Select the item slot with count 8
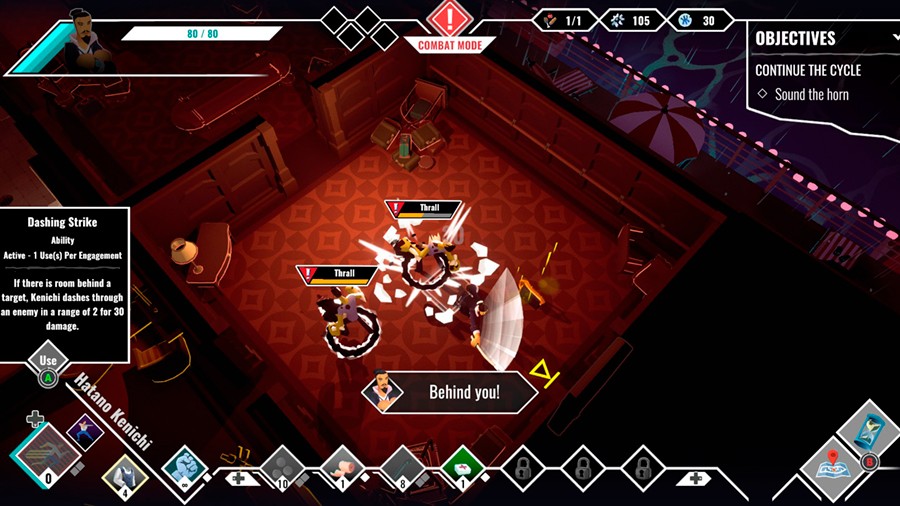 click(403, 467)
